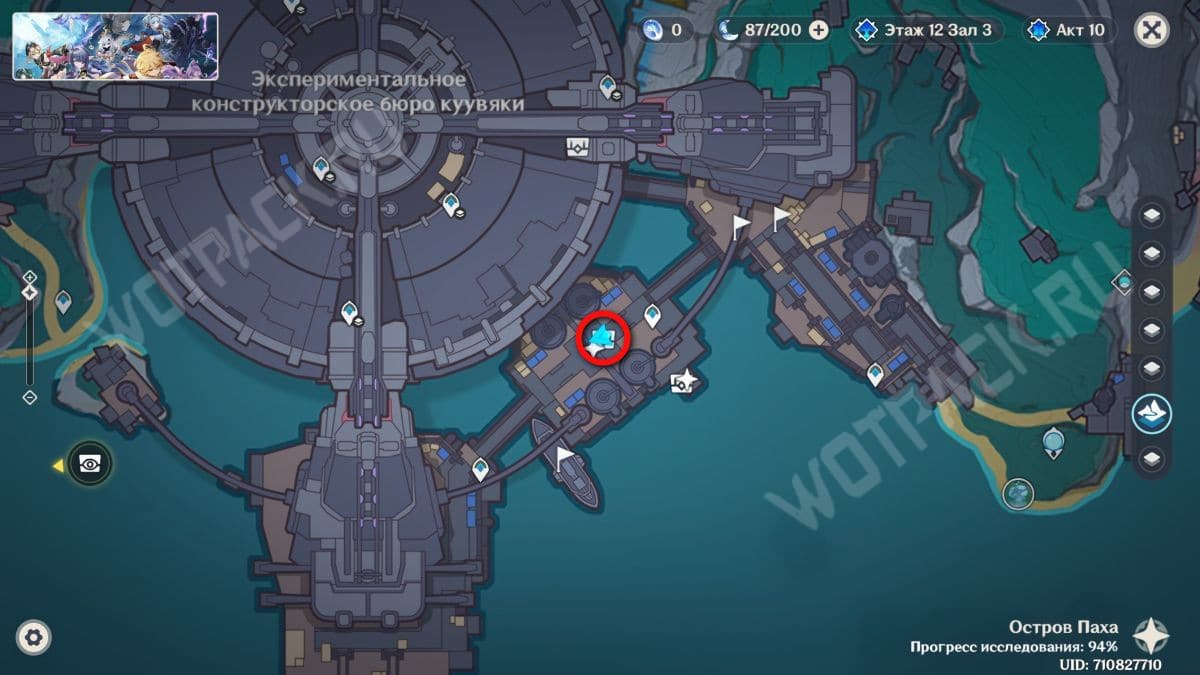Viewport: 1200px width, 675px height.
Task: Open region selector star beside Остров Паха
Action: pos(1152,635)
